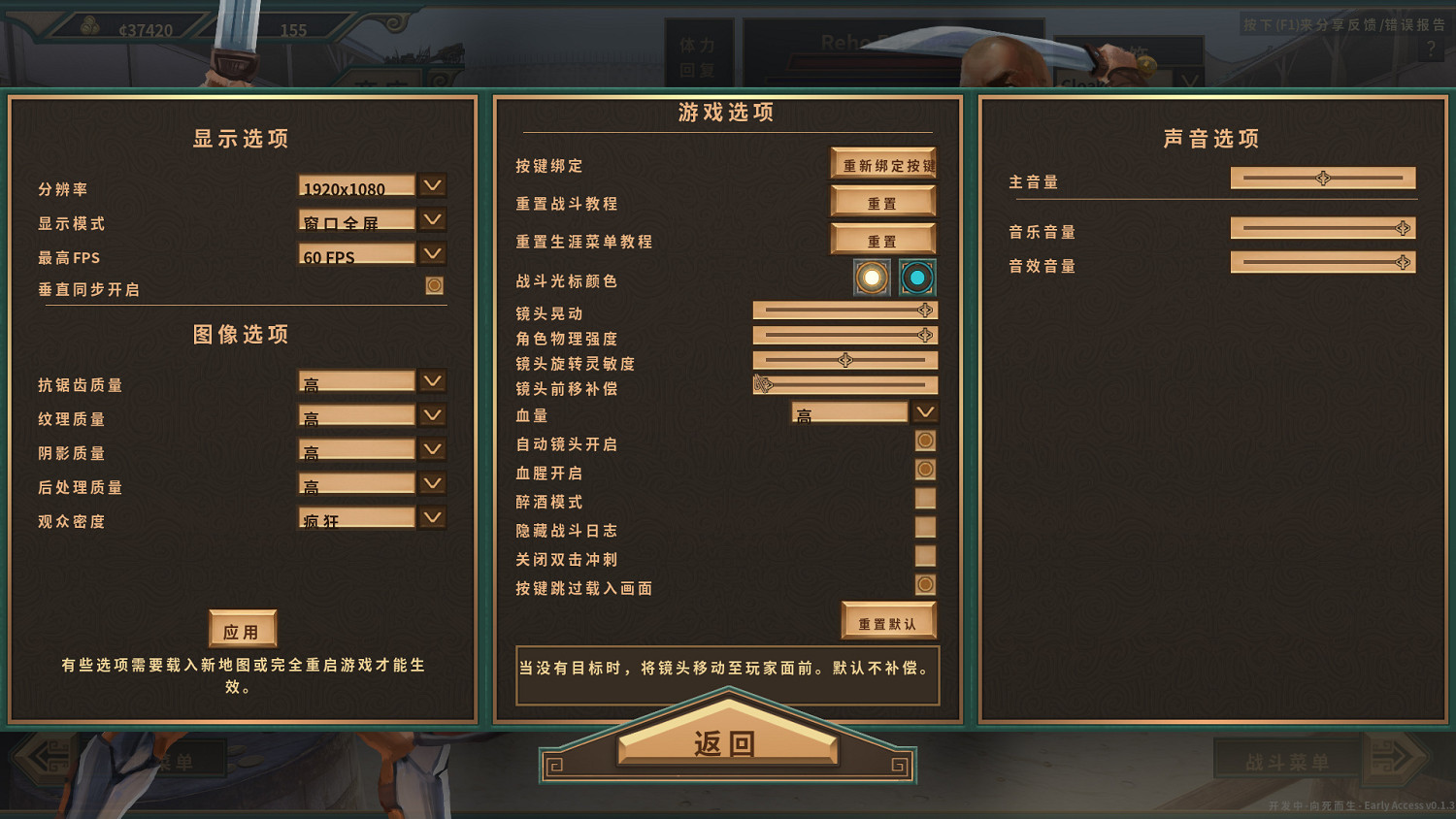
Task: Toggle 垂直同步开启 vertical sync off
Action: (x=434, y=284)
